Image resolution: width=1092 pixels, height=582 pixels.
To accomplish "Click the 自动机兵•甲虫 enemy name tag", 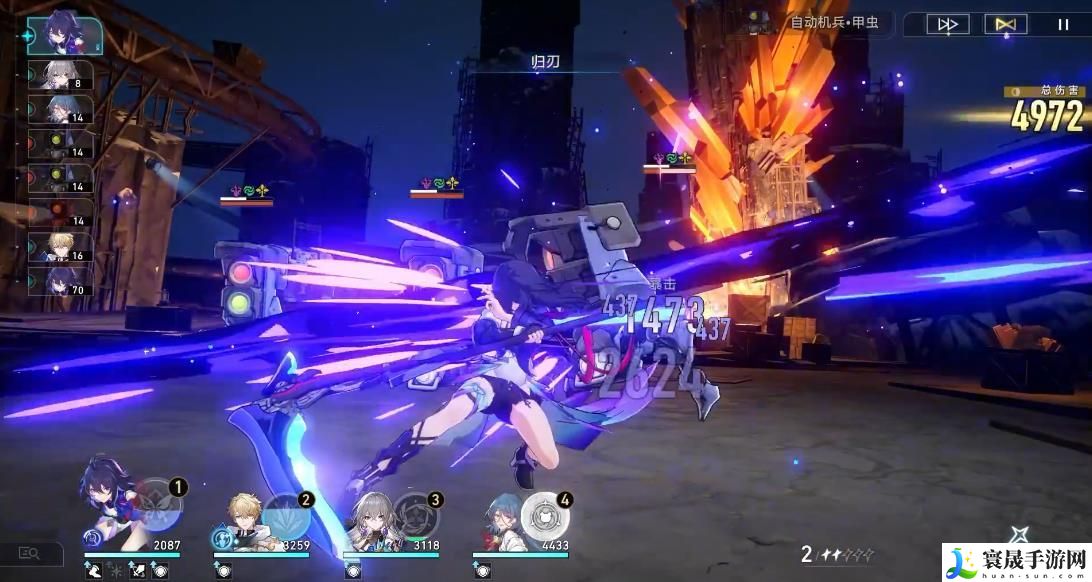I will pos(832,23).
